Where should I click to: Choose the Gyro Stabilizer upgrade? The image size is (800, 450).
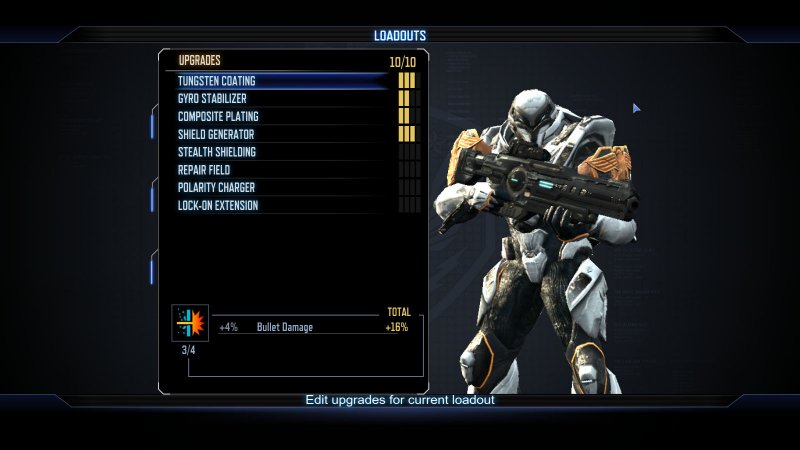coord(212,99)
